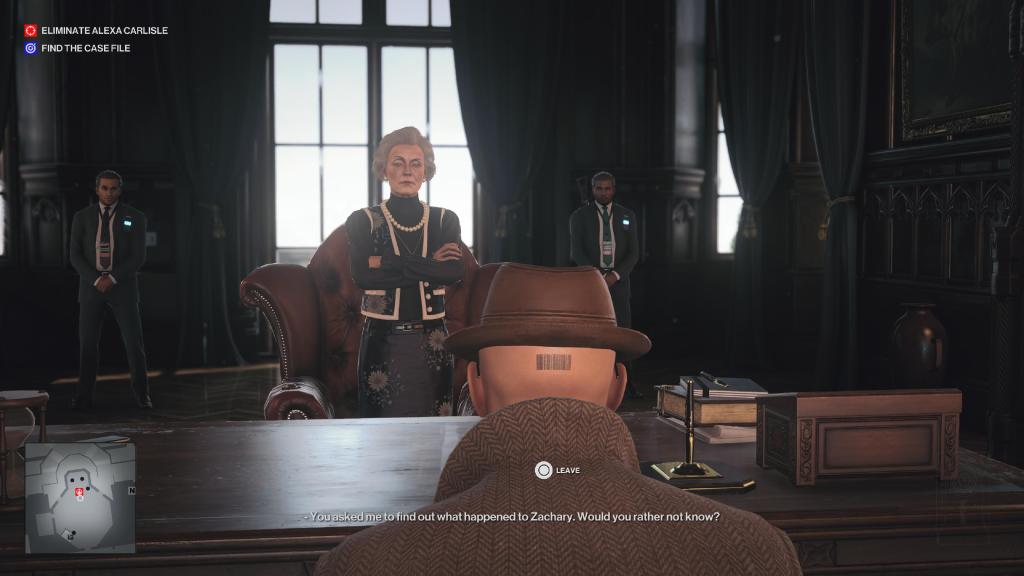Select the Find the Case File objective
Screen dimensions: 1024x576
[x=85, y=48]
